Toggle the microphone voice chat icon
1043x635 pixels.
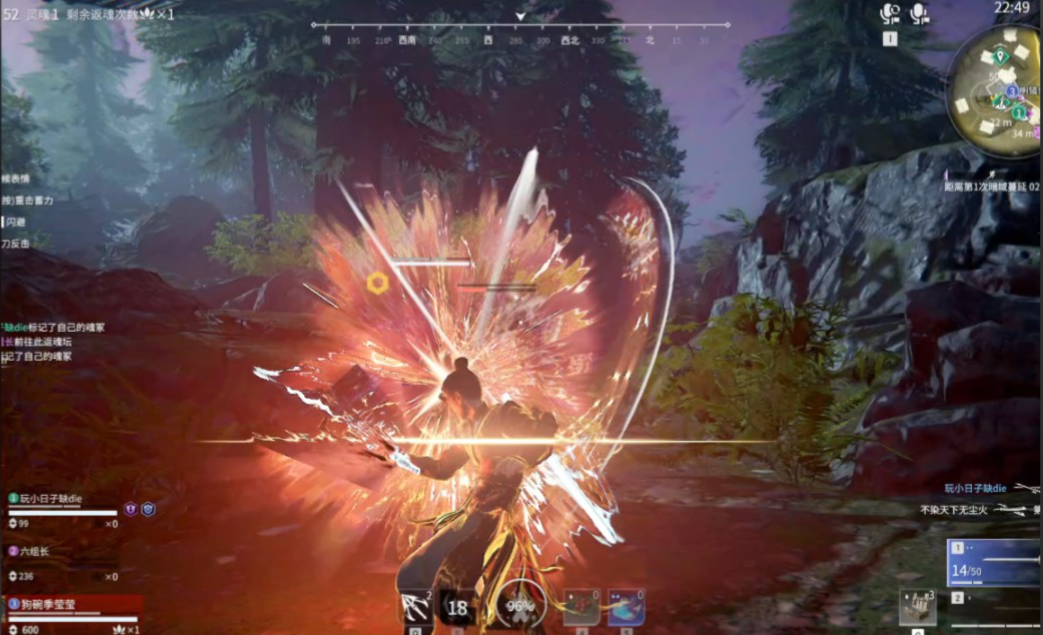click(x=919, y=14)
